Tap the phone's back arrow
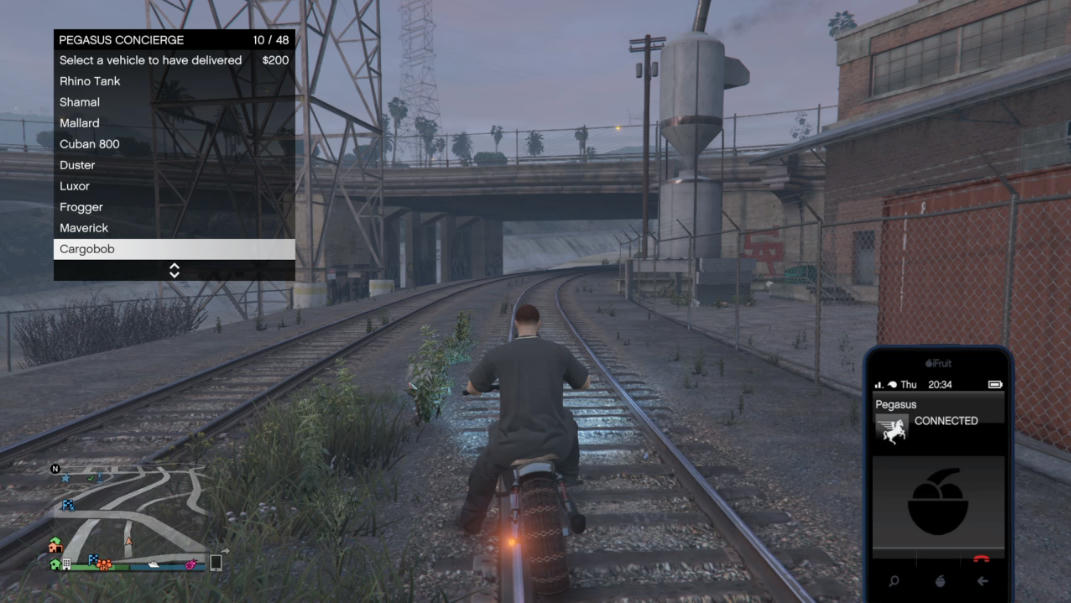 (983, 581)
